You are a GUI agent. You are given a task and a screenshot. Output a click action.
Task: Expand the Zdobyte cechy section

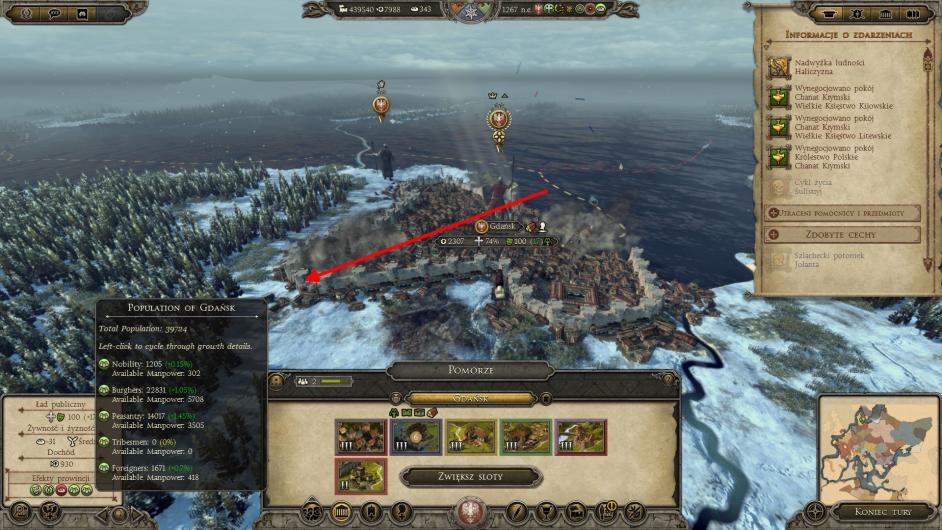(x=842, y=235)
